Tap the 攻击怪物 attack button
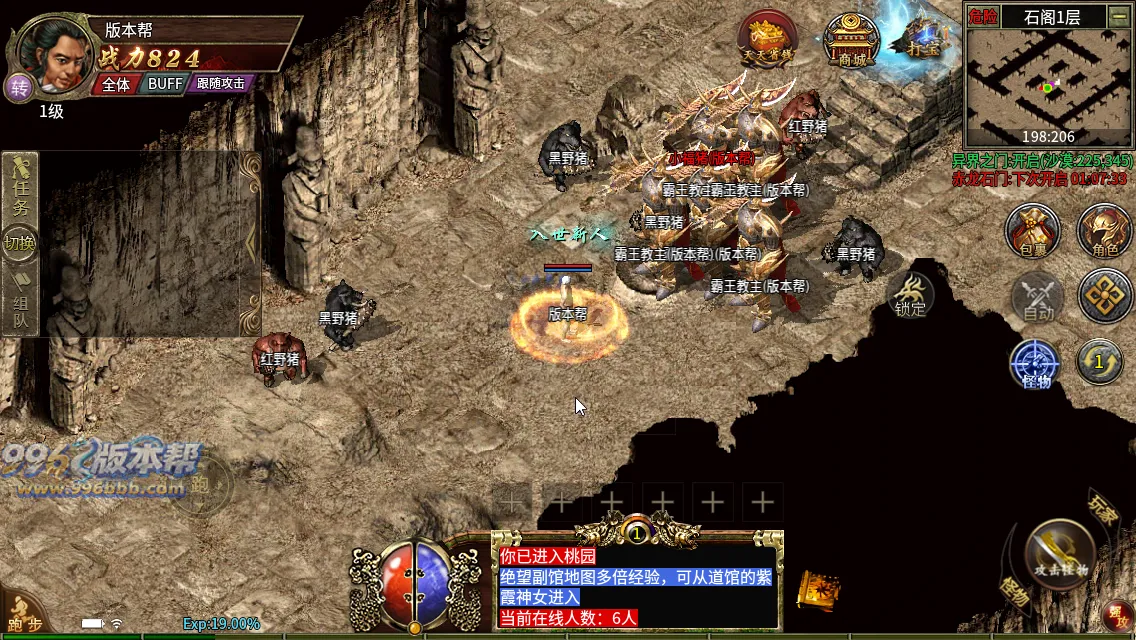Screen dimensions: 1136x640 [1061, 553]
